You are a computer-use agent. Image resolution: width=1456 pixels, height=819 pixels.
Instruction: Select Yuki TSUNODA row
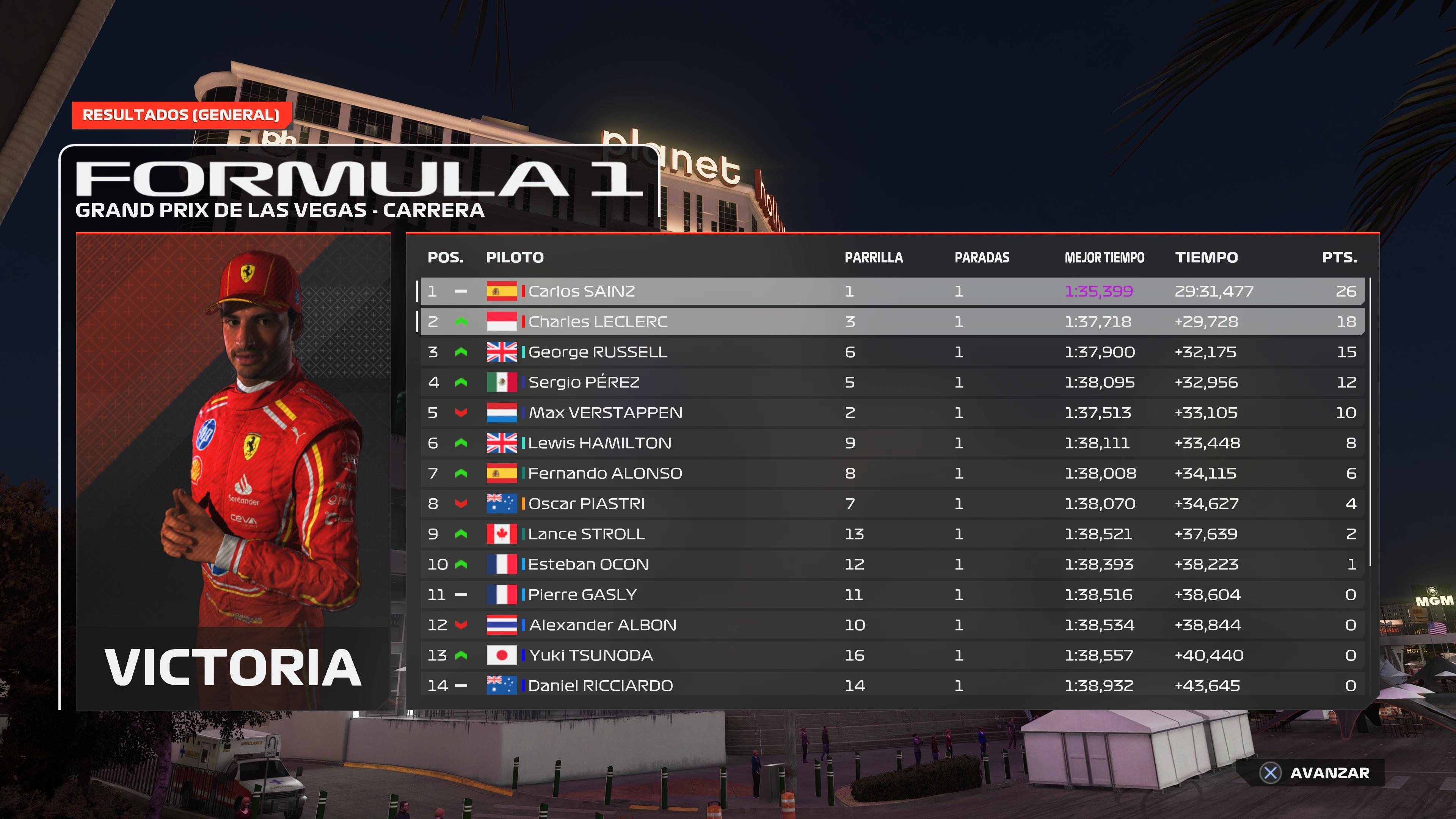(892, 656)
